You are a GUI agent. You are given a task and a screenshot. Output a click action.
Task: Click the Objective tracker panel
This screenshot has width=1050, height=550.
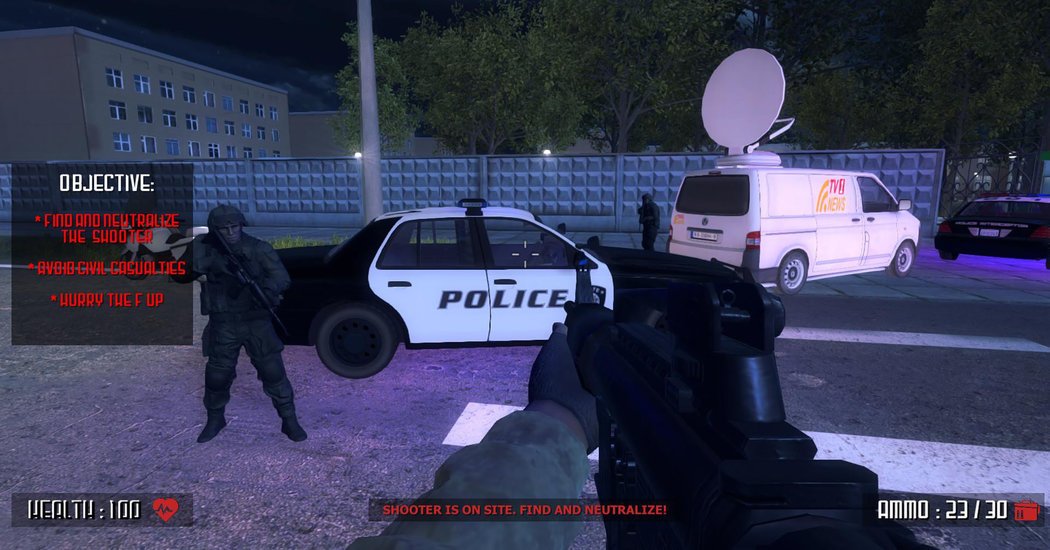(103, 254)
